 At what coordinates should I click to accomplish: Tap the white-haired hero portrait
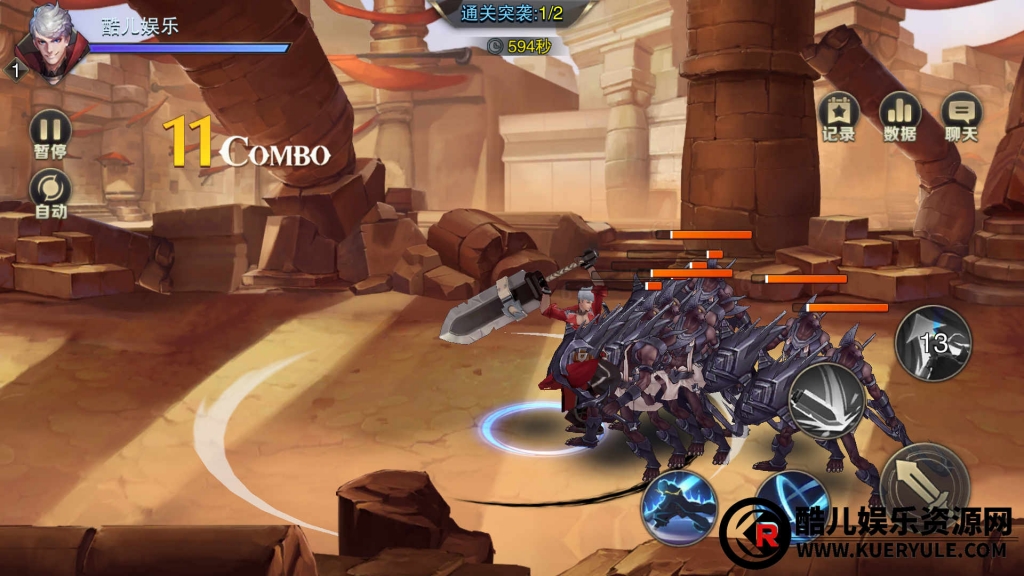click(x=48, y=42)
